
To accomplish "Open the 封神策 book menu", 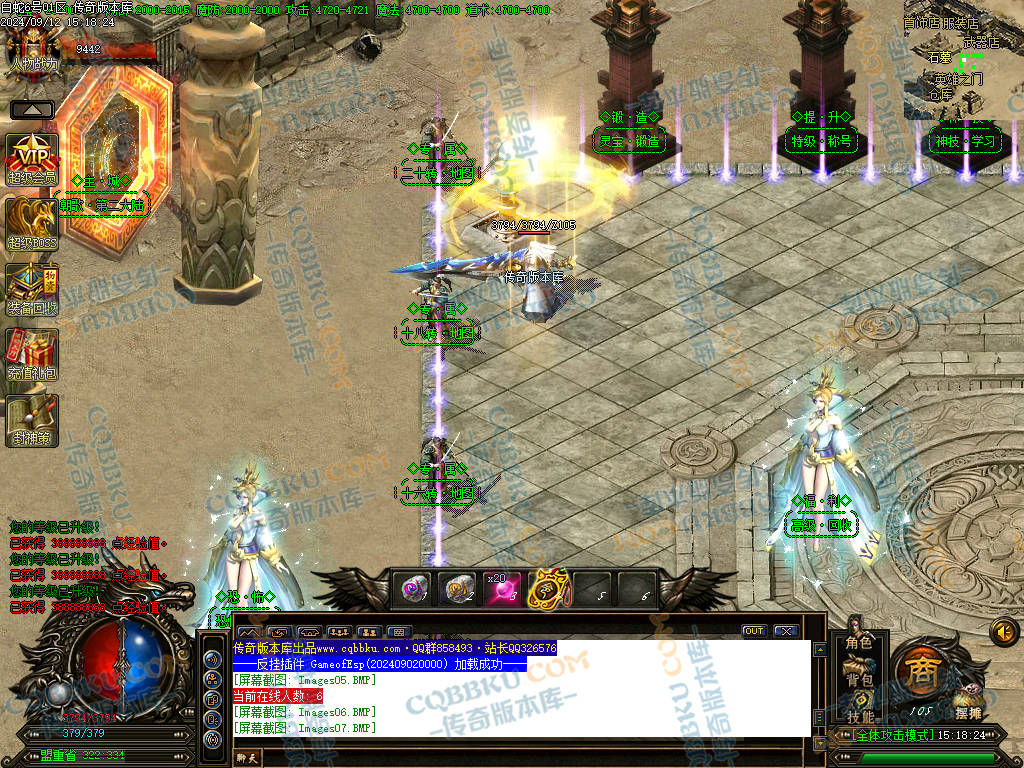I will tap(32, 420).
